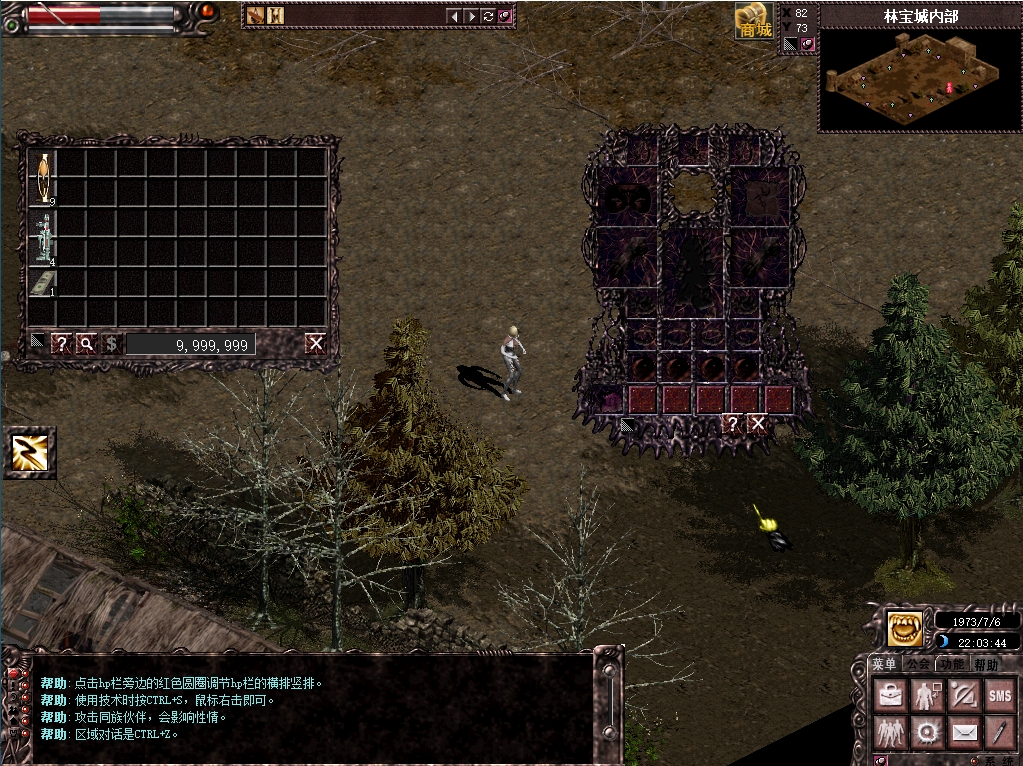This screenshot has height=766, width=1023.
Task: Select the dollar bill item
Action: point(43,283)
